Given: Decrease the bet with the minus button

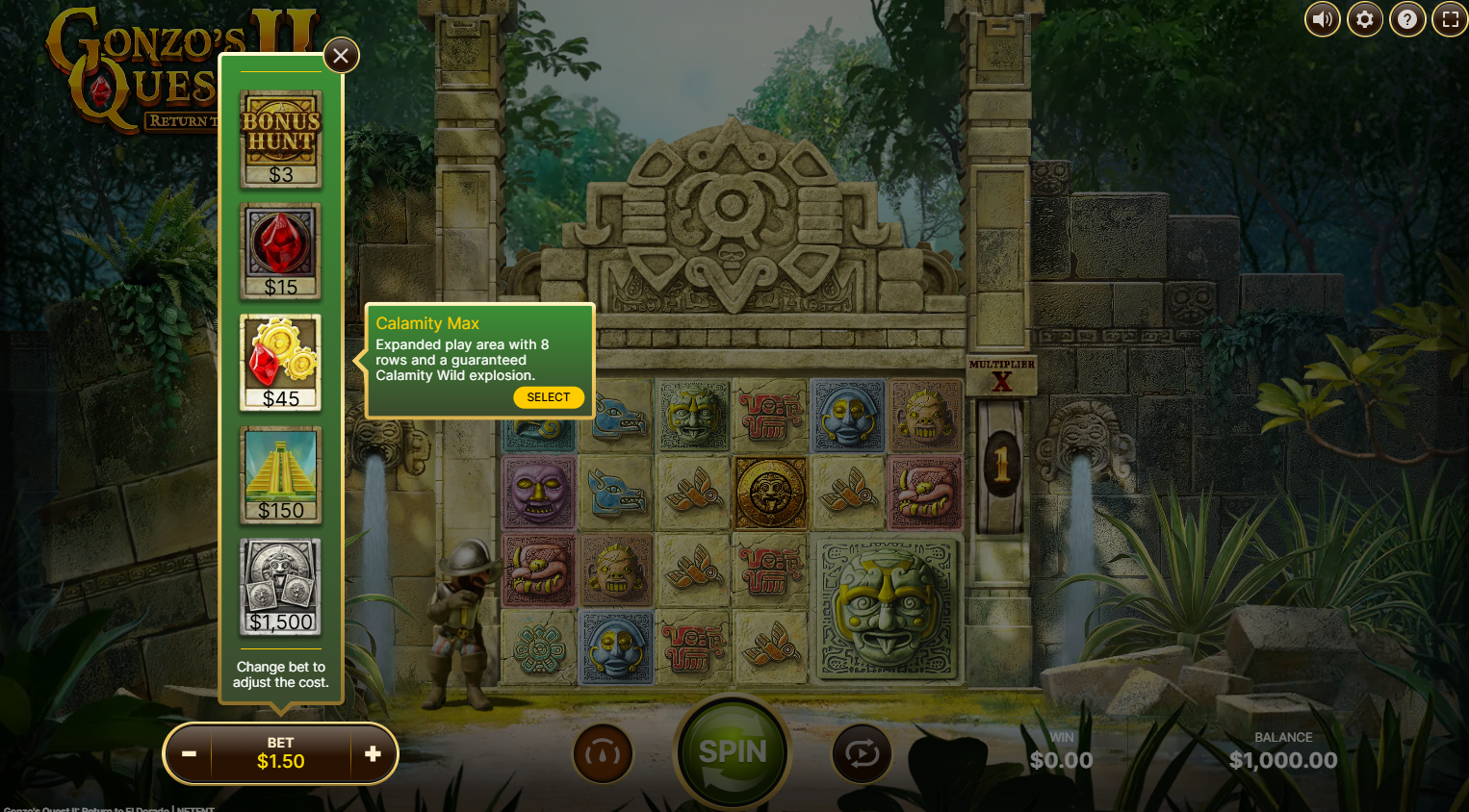Looking at the screenshot, I should (190, 753).
